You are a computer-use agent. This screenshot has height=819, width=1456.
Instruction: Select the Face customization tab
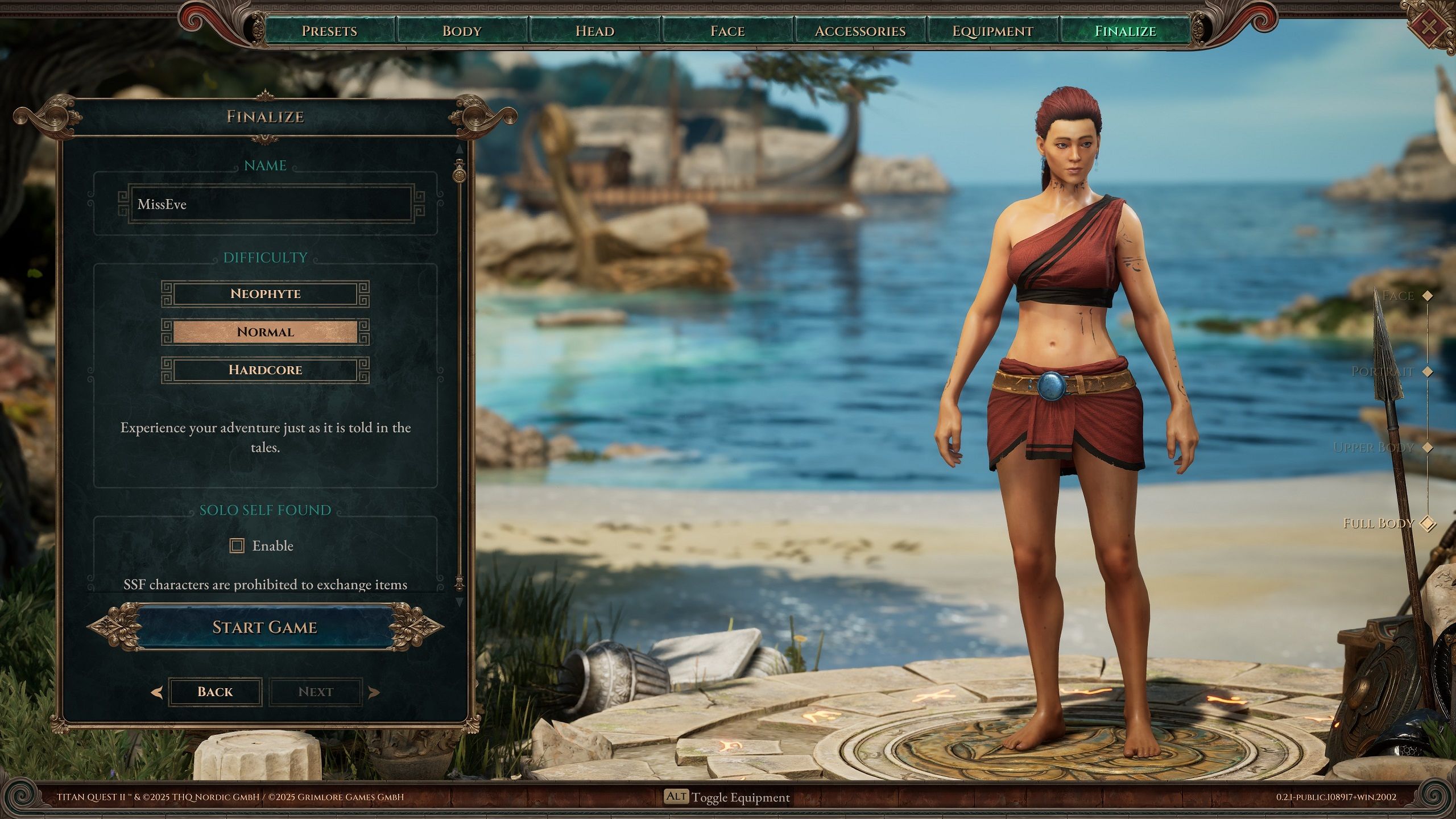(727, 31)
